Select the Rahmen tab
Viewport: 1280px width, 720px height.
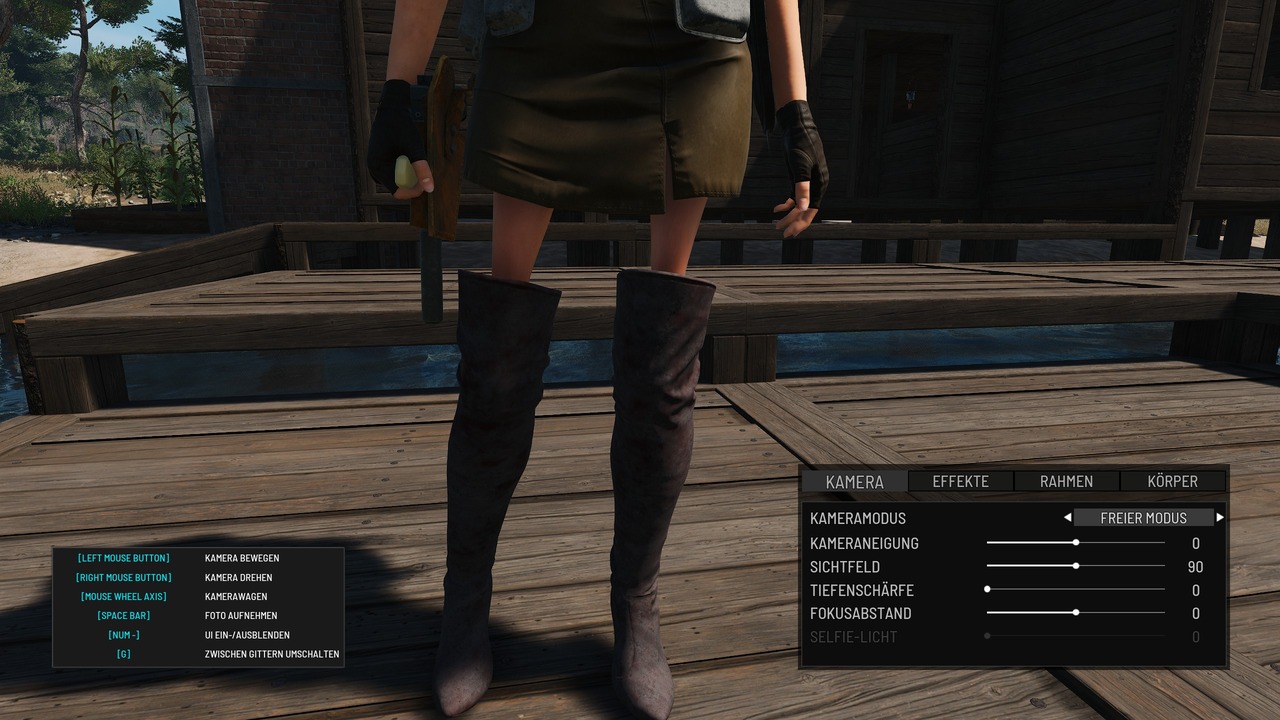coord(1066,481)
